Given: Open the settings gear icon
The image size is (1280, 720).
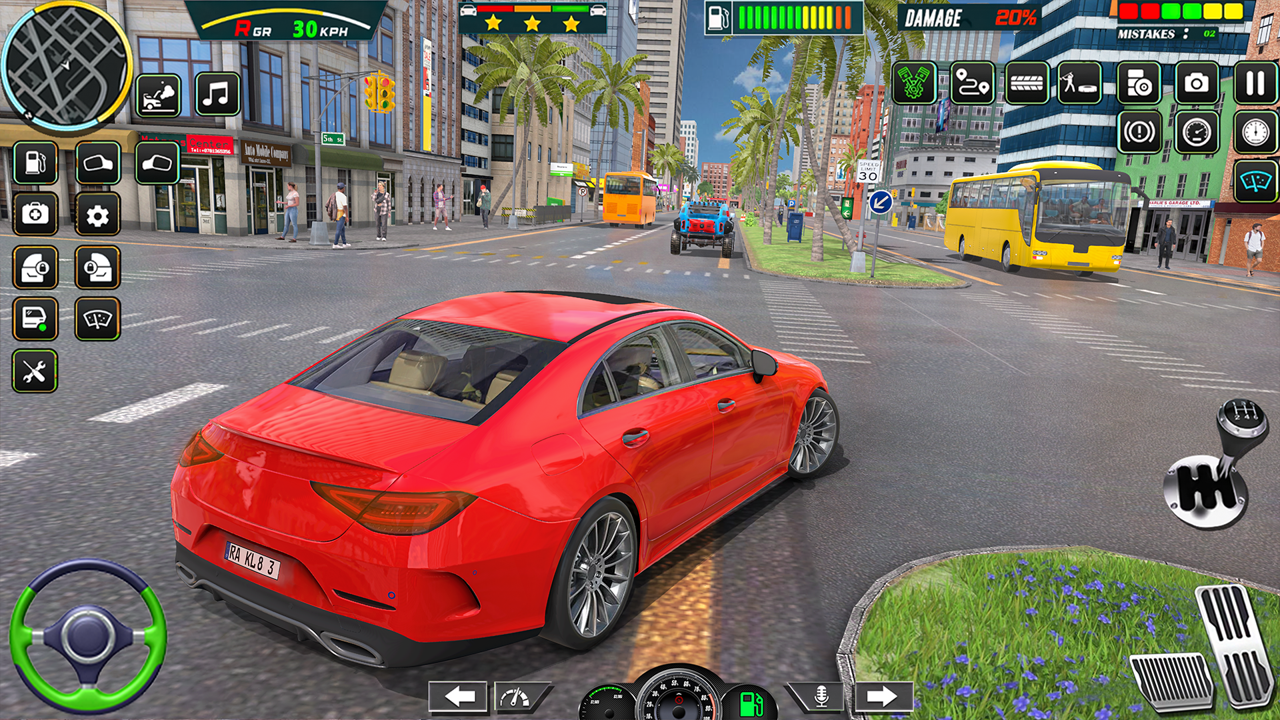Looking at the screenshot, I should pyautogui.click(x=95, y=213).
